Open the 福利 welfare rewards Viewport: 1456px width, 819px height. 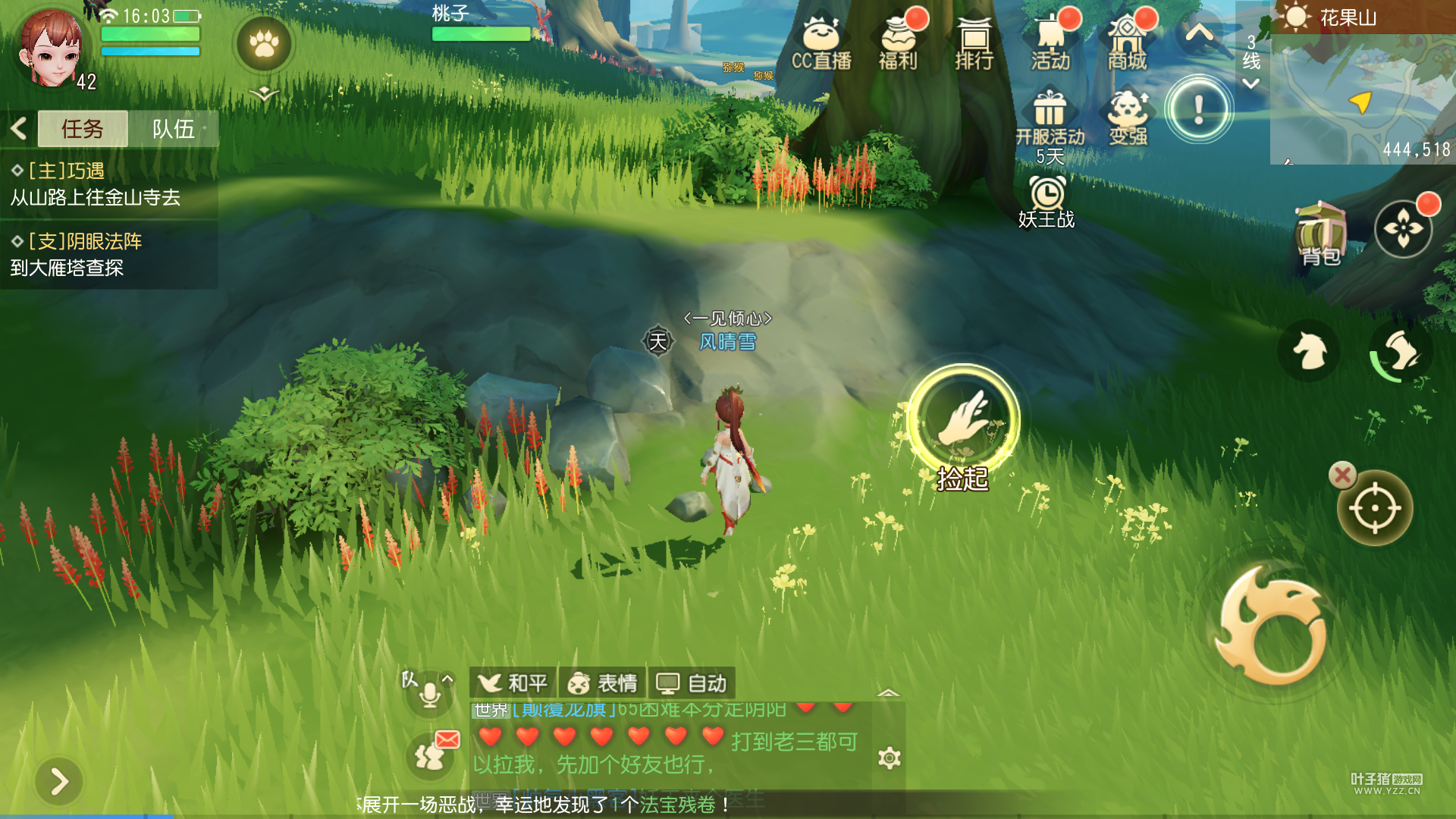click(898, 43)
